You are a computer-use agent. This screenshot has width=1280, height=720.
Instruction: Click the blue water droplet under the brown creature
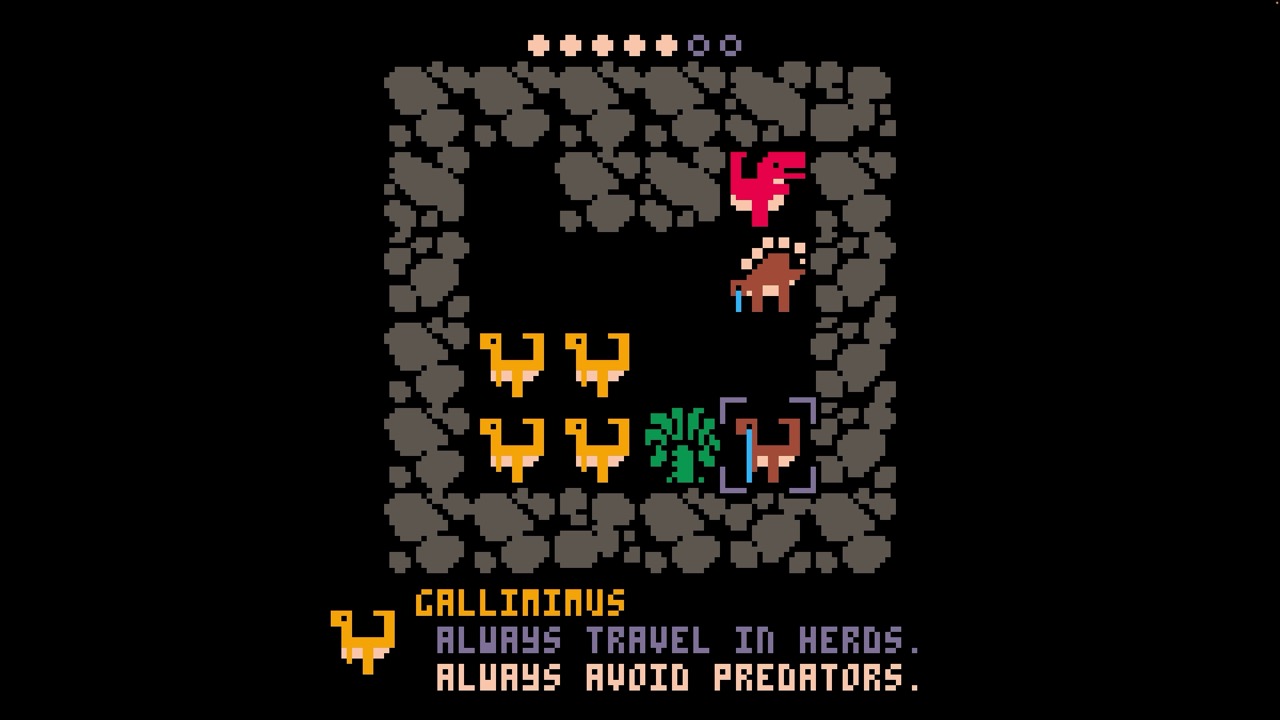738,302
